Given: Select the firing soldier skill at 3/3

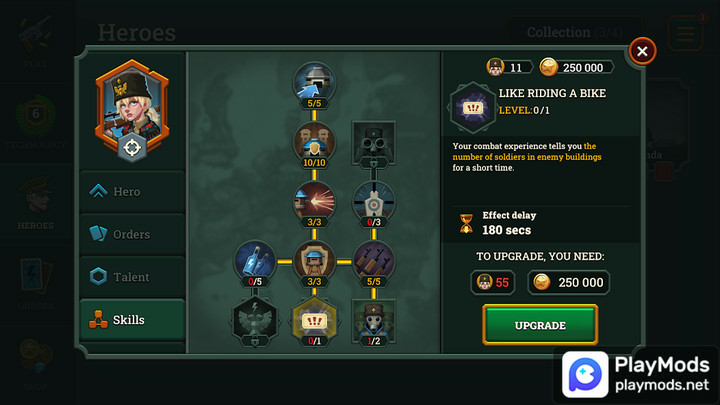Looking at the screenshot, I should point(314,200).
